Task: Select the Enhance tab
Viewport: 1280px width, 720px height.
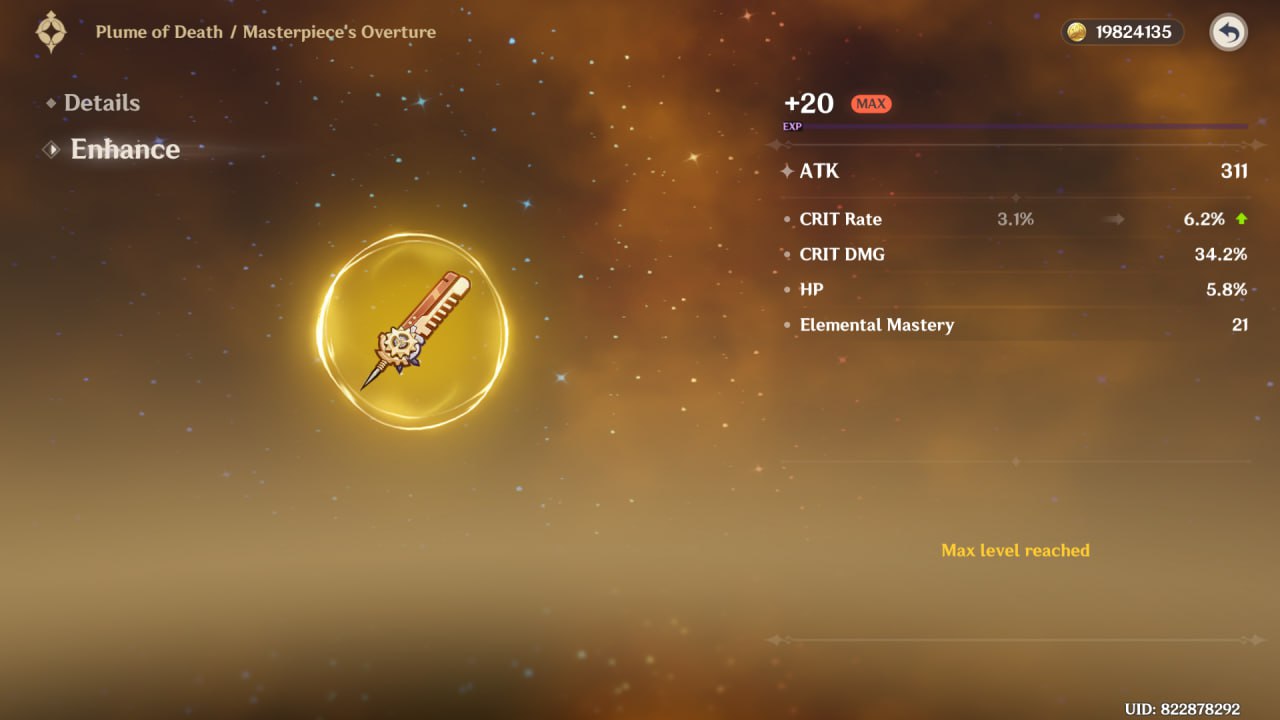Action: click(124, 150)
